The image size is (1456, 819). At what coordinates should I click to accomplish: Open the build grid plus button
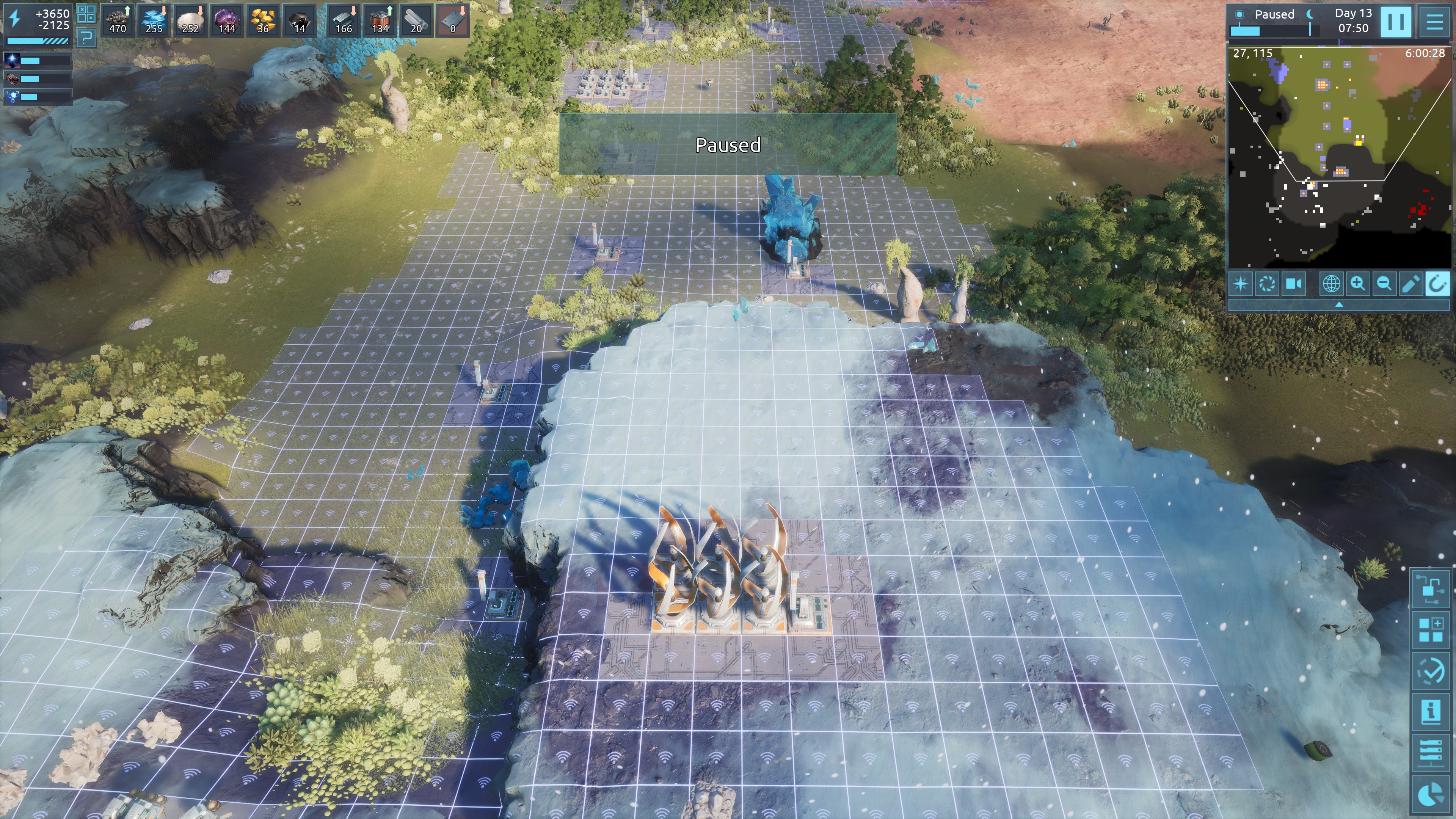click(x=1431, y=630)
